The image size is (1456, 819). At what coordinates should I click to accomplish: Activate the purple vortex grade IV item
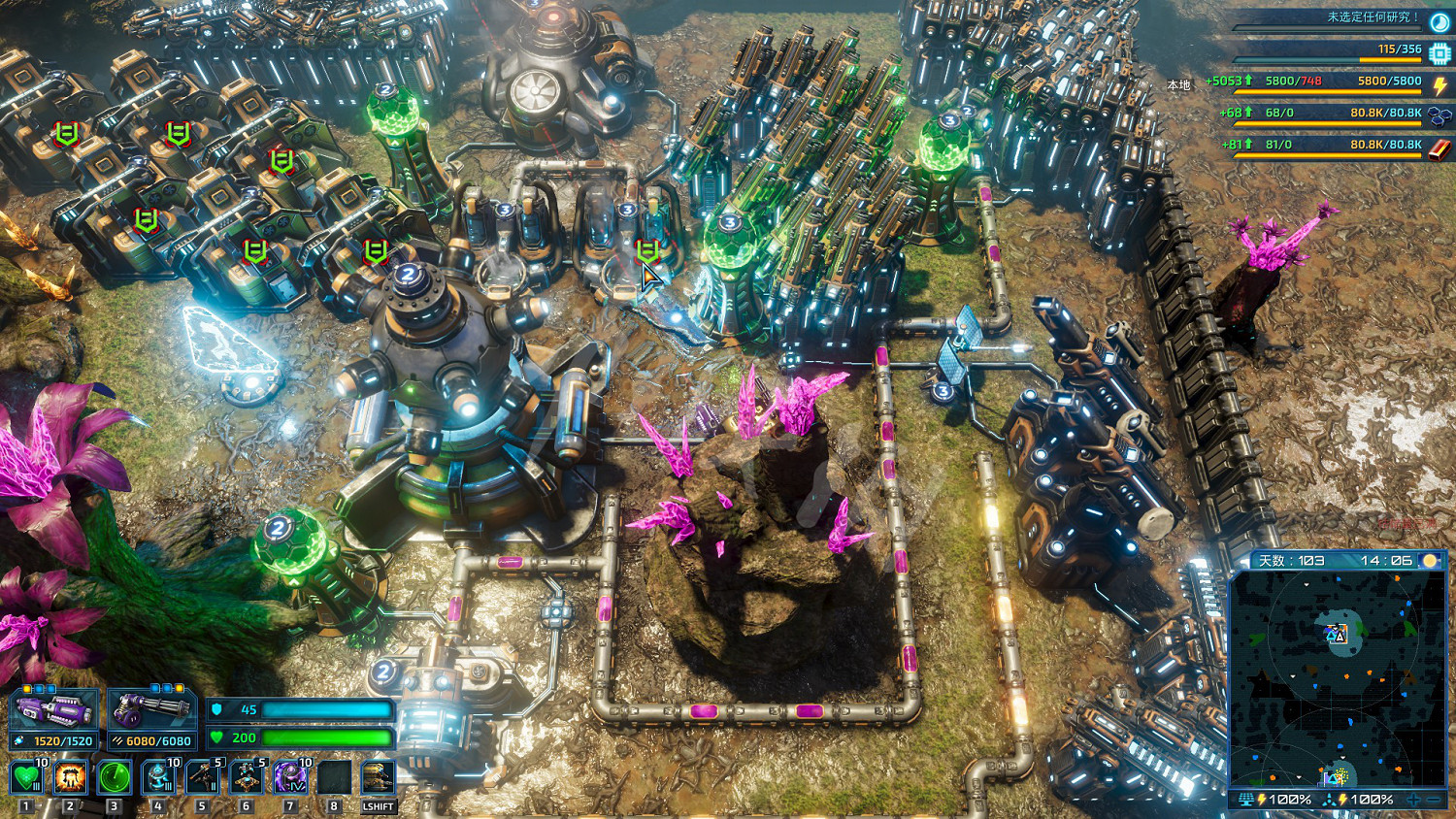(x=290, y=777)
